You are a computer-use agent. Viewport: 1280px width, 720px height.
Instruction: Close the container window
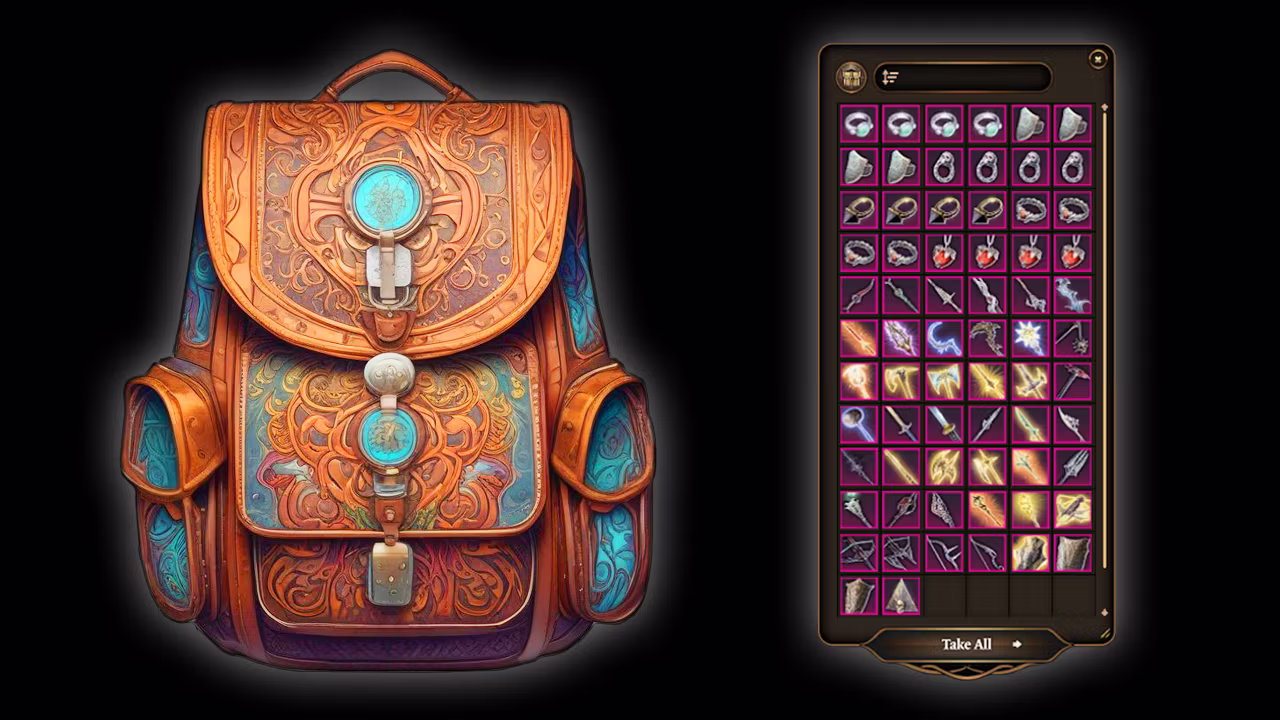1097,60
